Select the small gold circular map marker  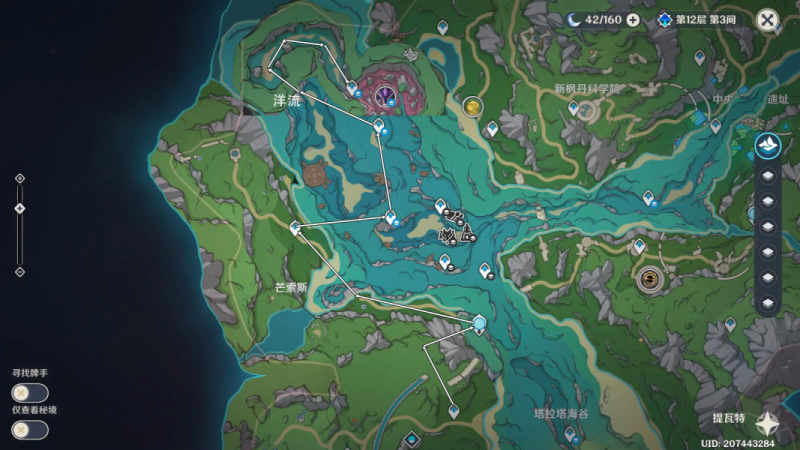click(x=472, y=104)
